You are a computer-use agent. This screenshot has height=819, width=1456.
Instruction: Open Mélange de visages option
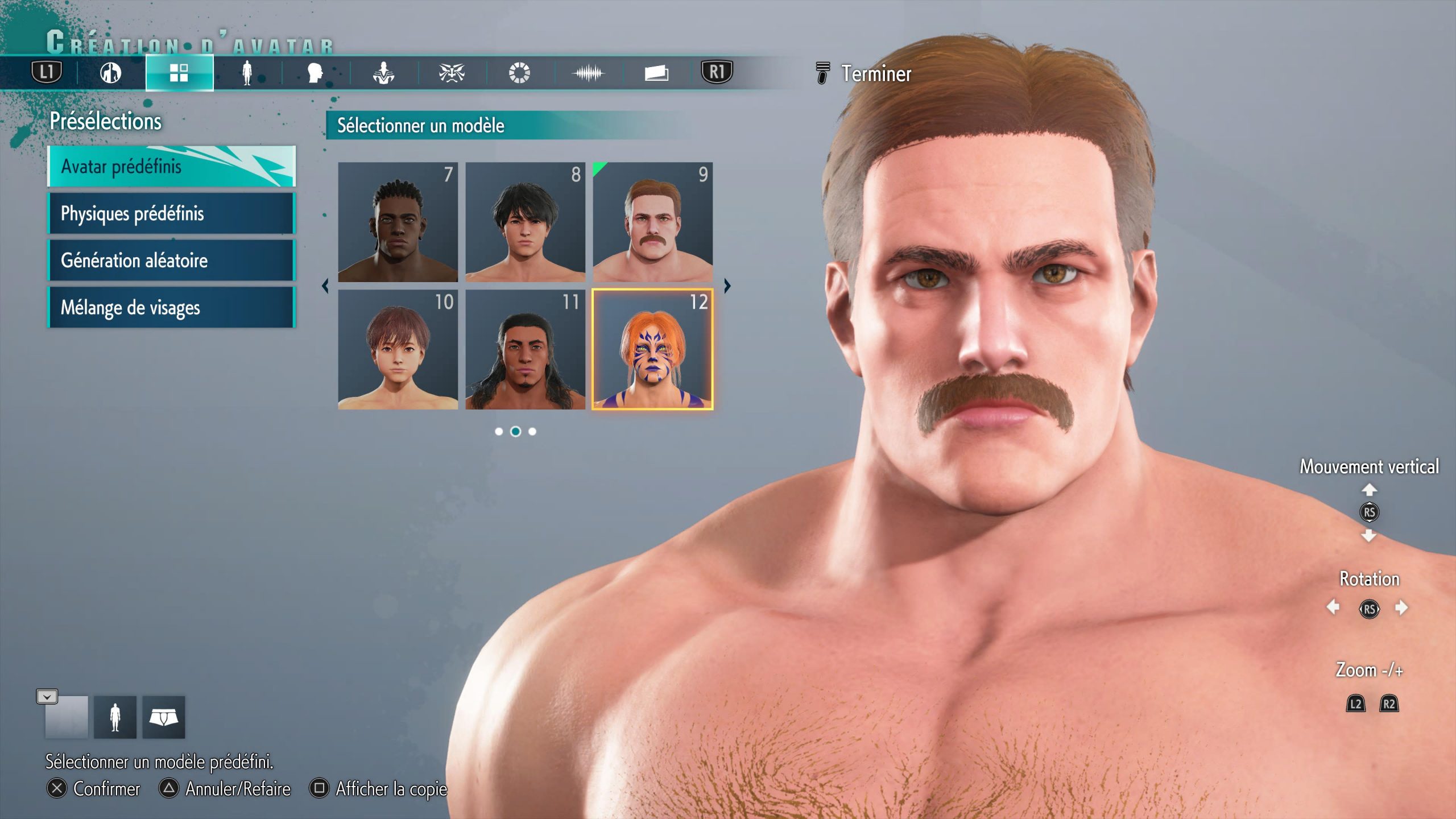tap(171, 308)
